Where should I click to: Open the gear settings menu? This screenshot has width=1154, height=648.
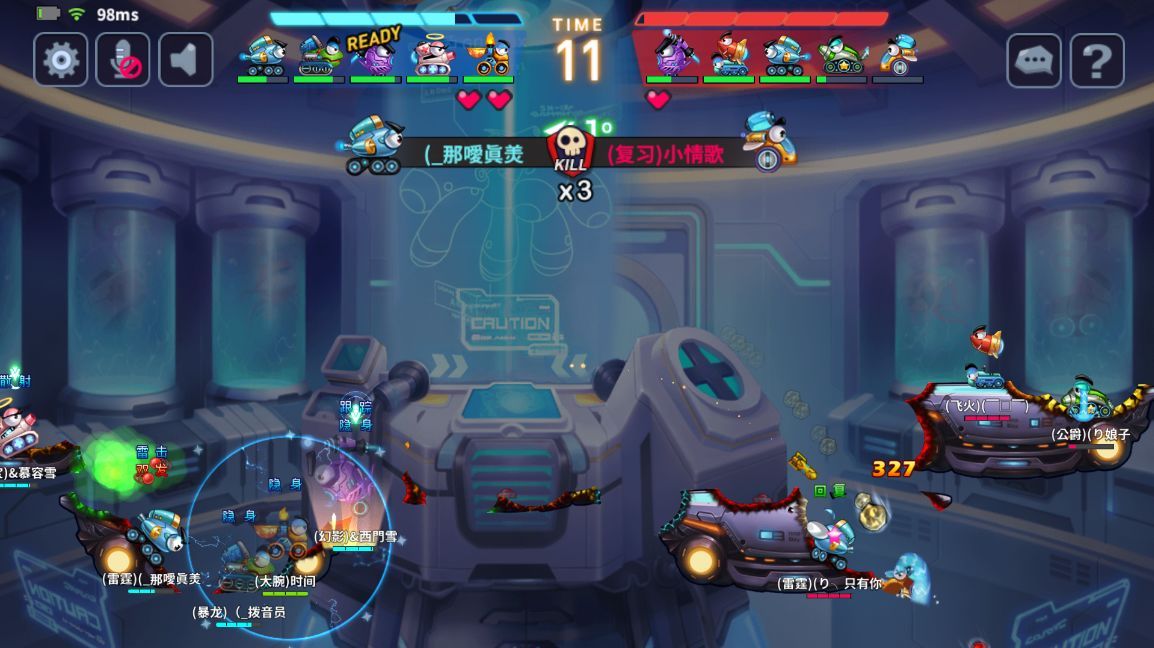tap(61, 60)
